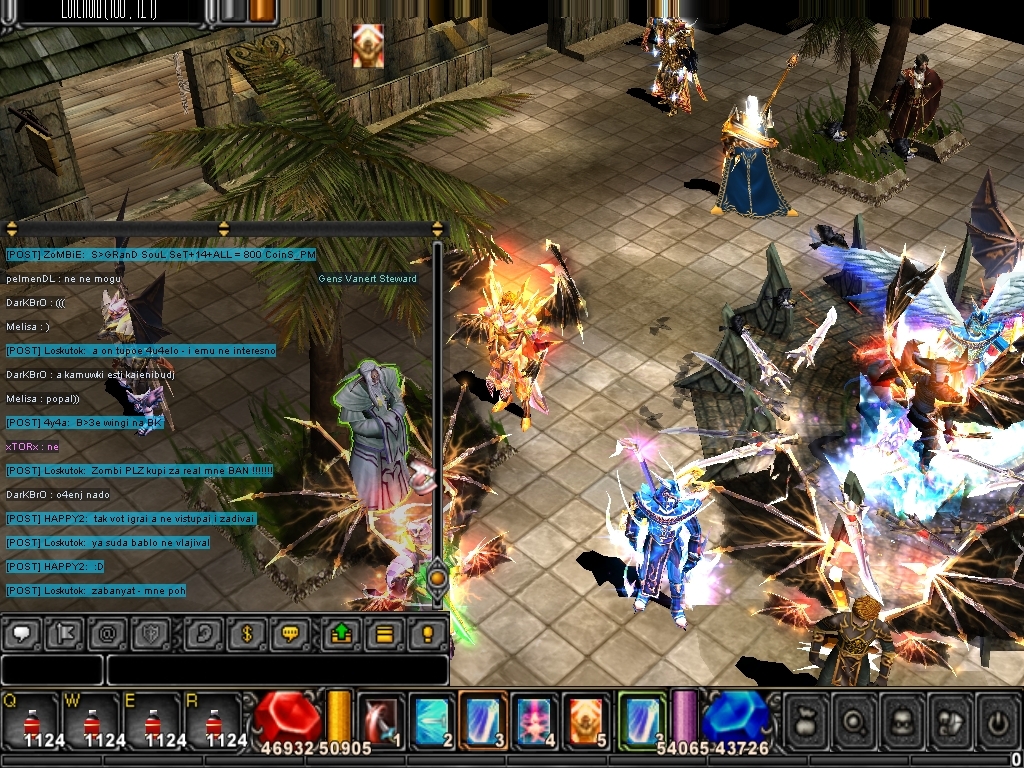The image size is (1024, 768).
Task: Click the white speech bubble chat button
Action: click(22, 633)
